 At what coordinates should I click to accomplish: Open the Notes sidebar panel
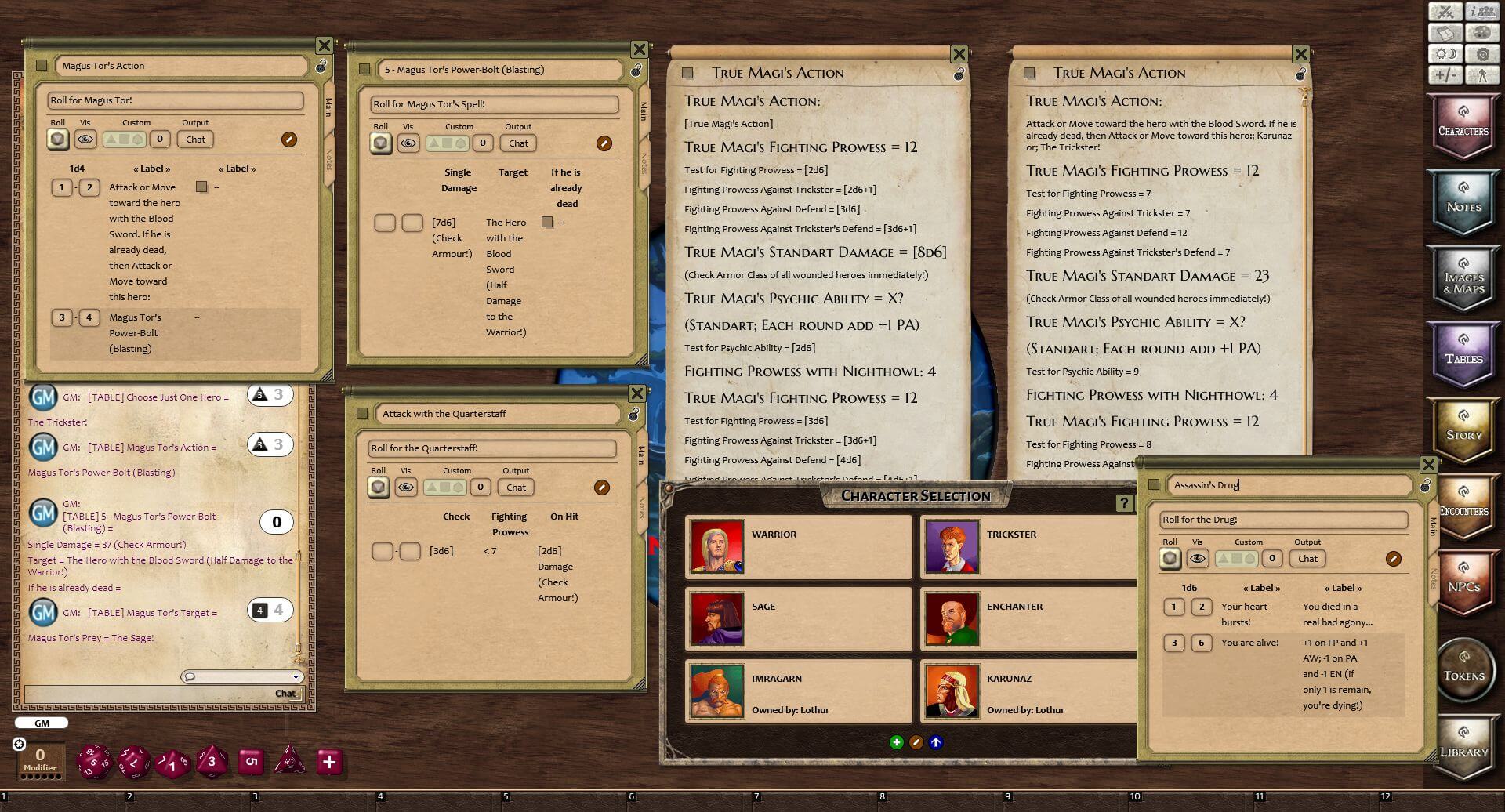coord(1463,202)
